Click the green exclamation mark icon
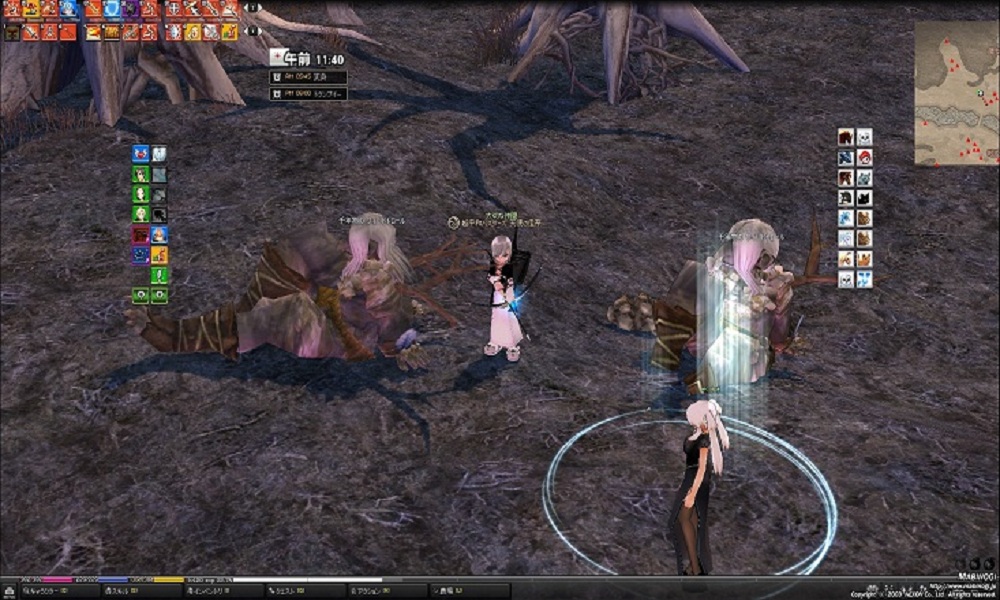Viewport: 1000px width, 600px height. click(x=159, y=275)
